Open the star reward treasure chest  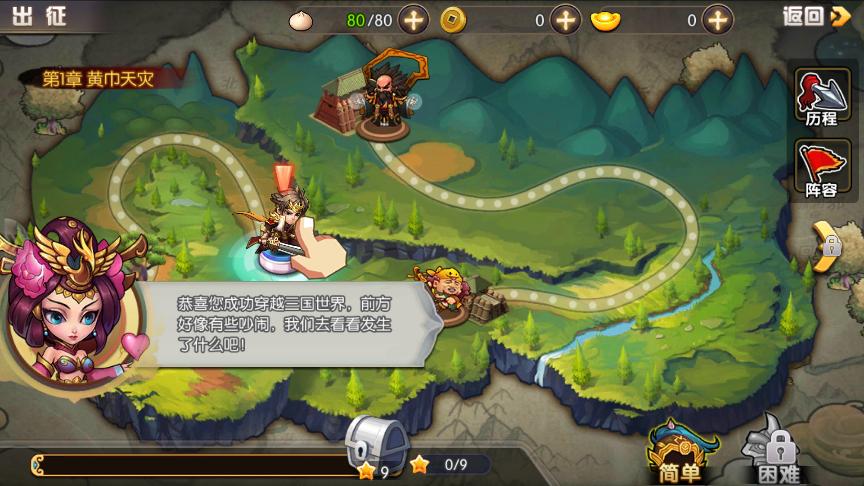point(377,442)
